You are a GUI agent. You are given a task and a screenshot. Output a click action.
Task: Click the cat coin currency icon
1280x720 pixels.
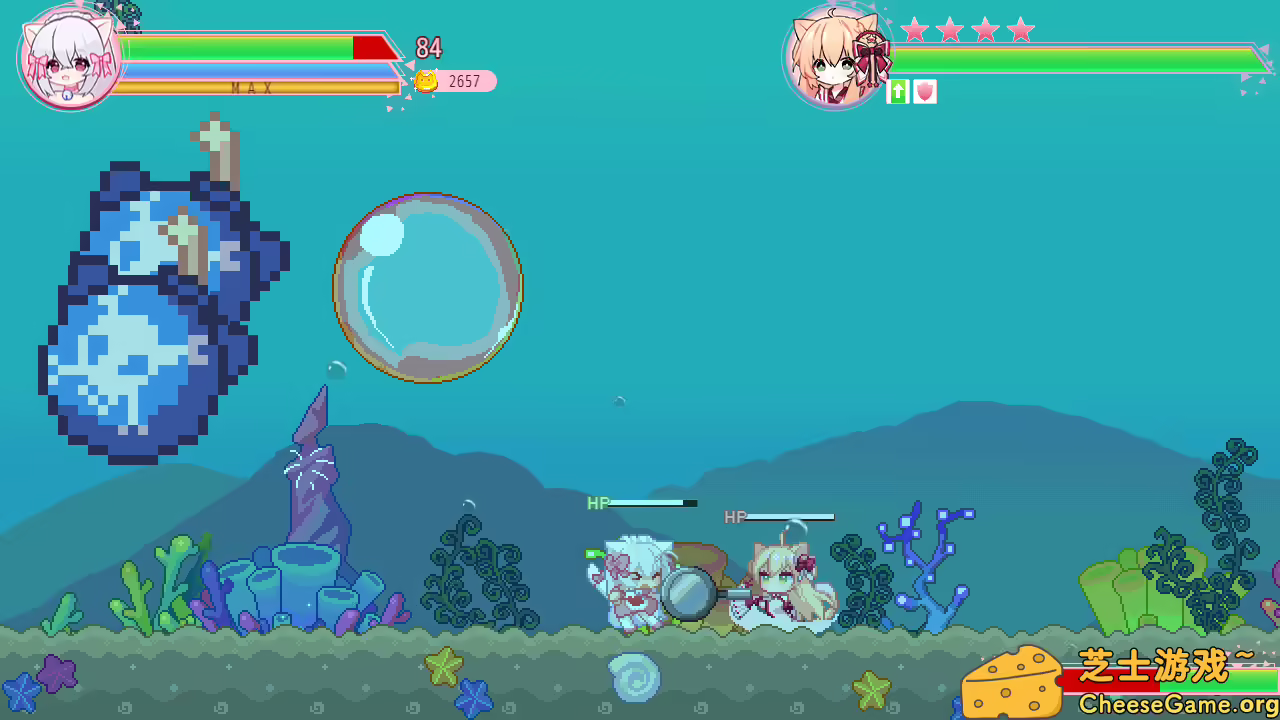[424, 81]
